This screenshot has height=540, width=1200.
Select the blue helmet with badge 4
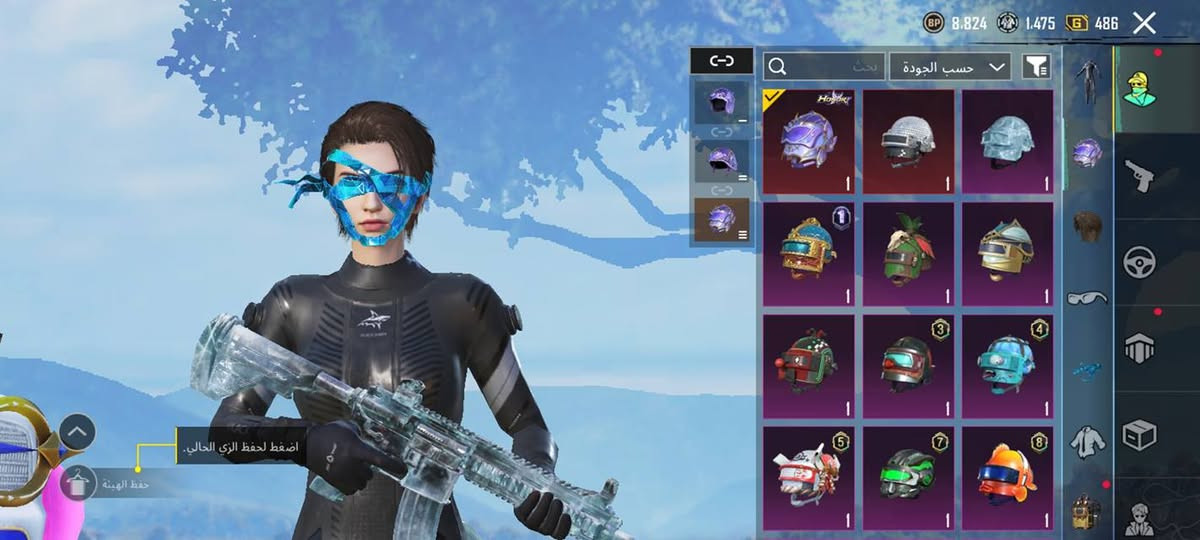coord(1007,366)
